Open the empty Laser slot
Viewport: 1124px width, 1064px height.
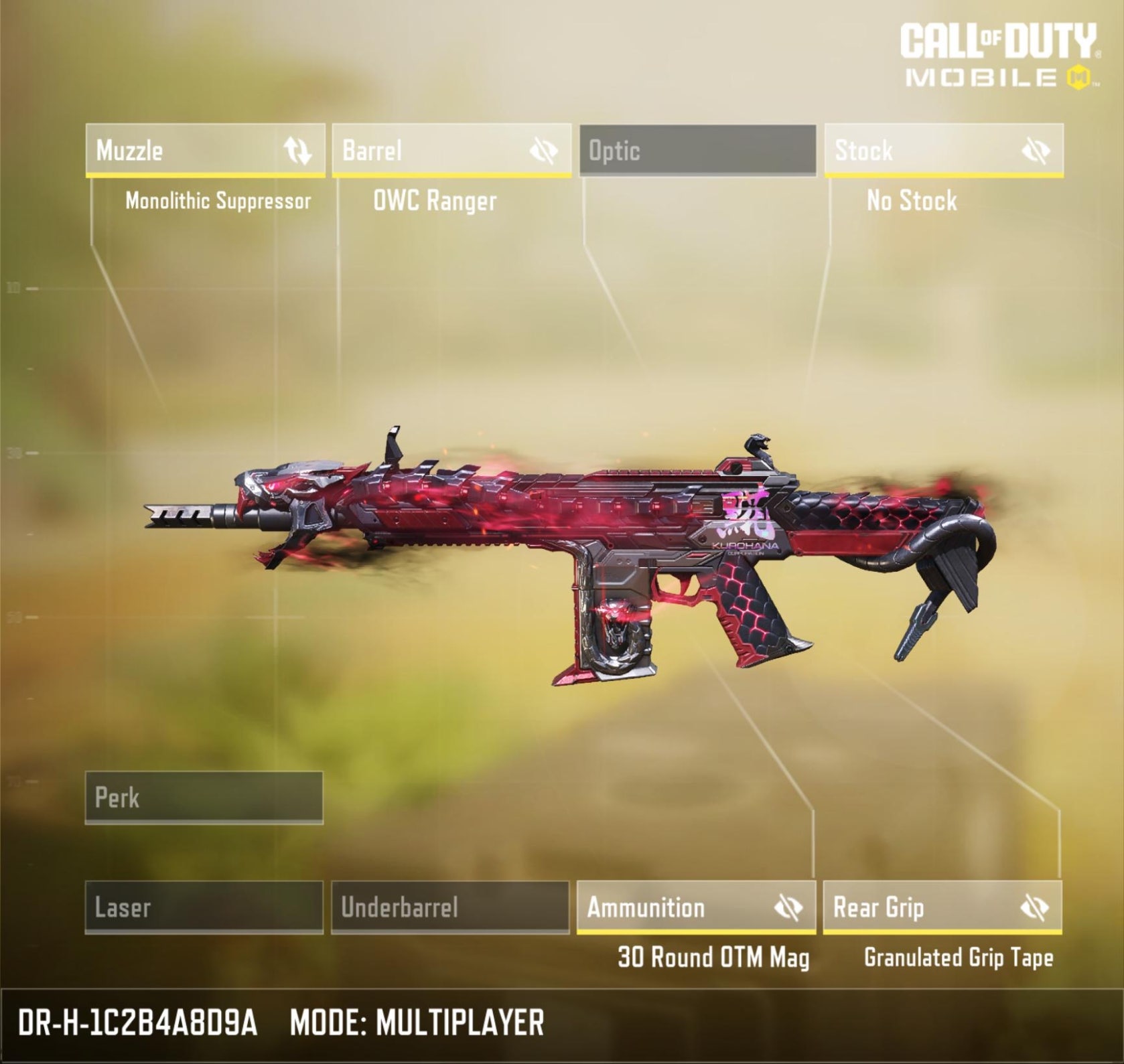[204, 907]
